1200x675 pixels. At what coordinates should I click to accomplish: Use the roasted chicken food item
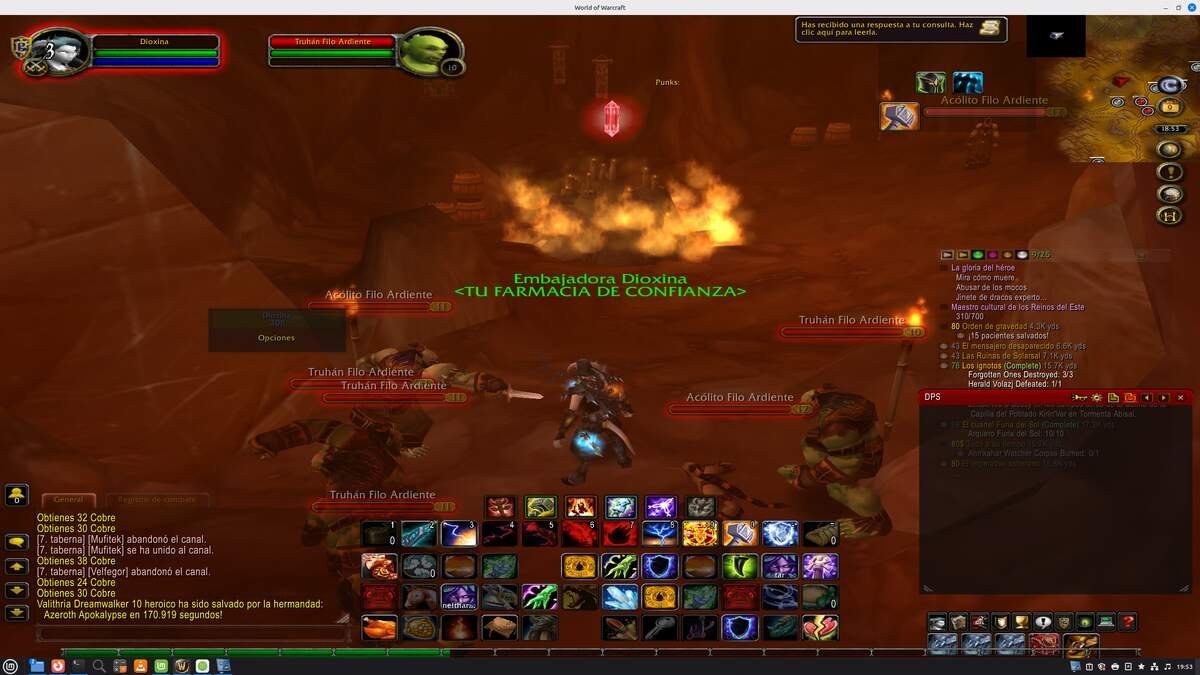tap(379, 628)
